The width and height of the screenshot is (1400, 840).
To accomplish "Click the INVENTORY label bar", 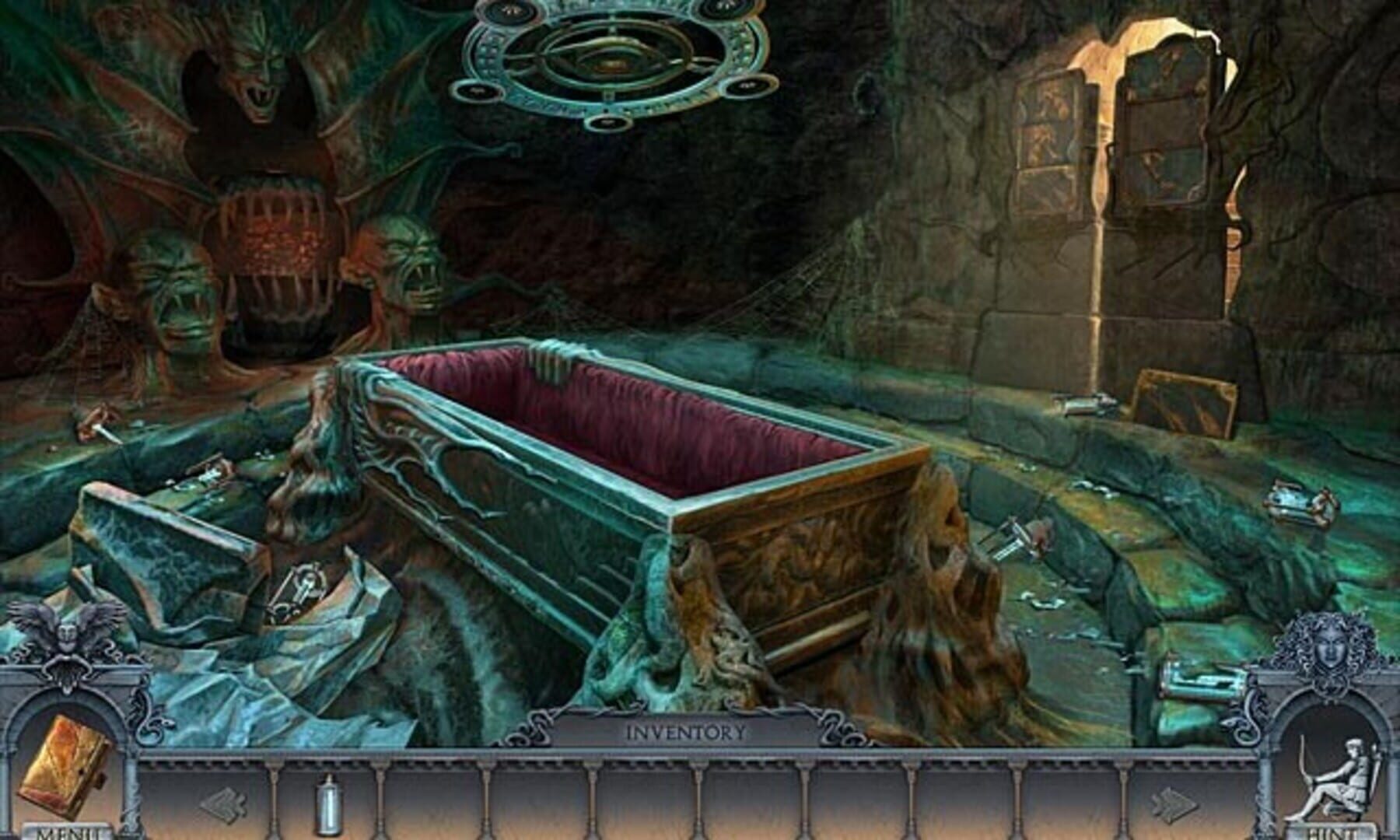I will point(688,730).
